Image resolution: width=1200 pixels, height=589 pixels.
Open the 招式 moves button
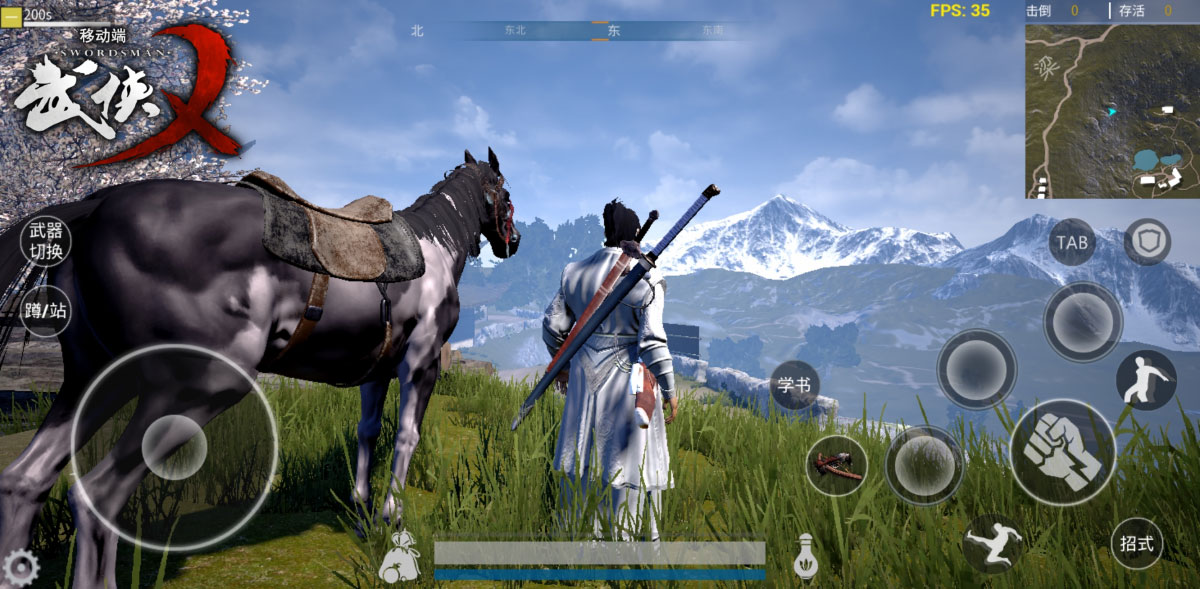[x=1137, y=544]
